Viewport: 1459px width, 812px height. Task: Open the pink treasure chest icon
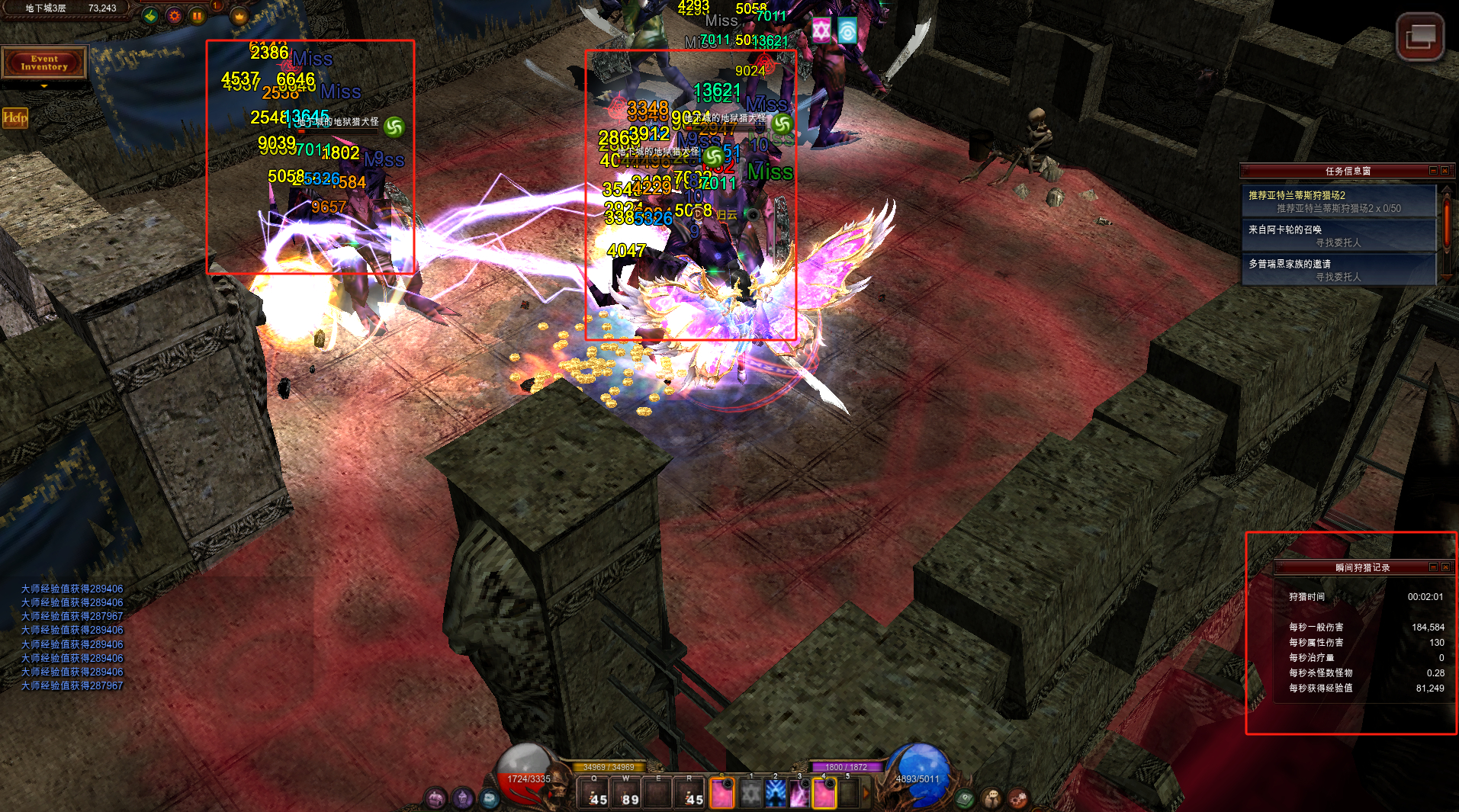click(x=435, y=798)
